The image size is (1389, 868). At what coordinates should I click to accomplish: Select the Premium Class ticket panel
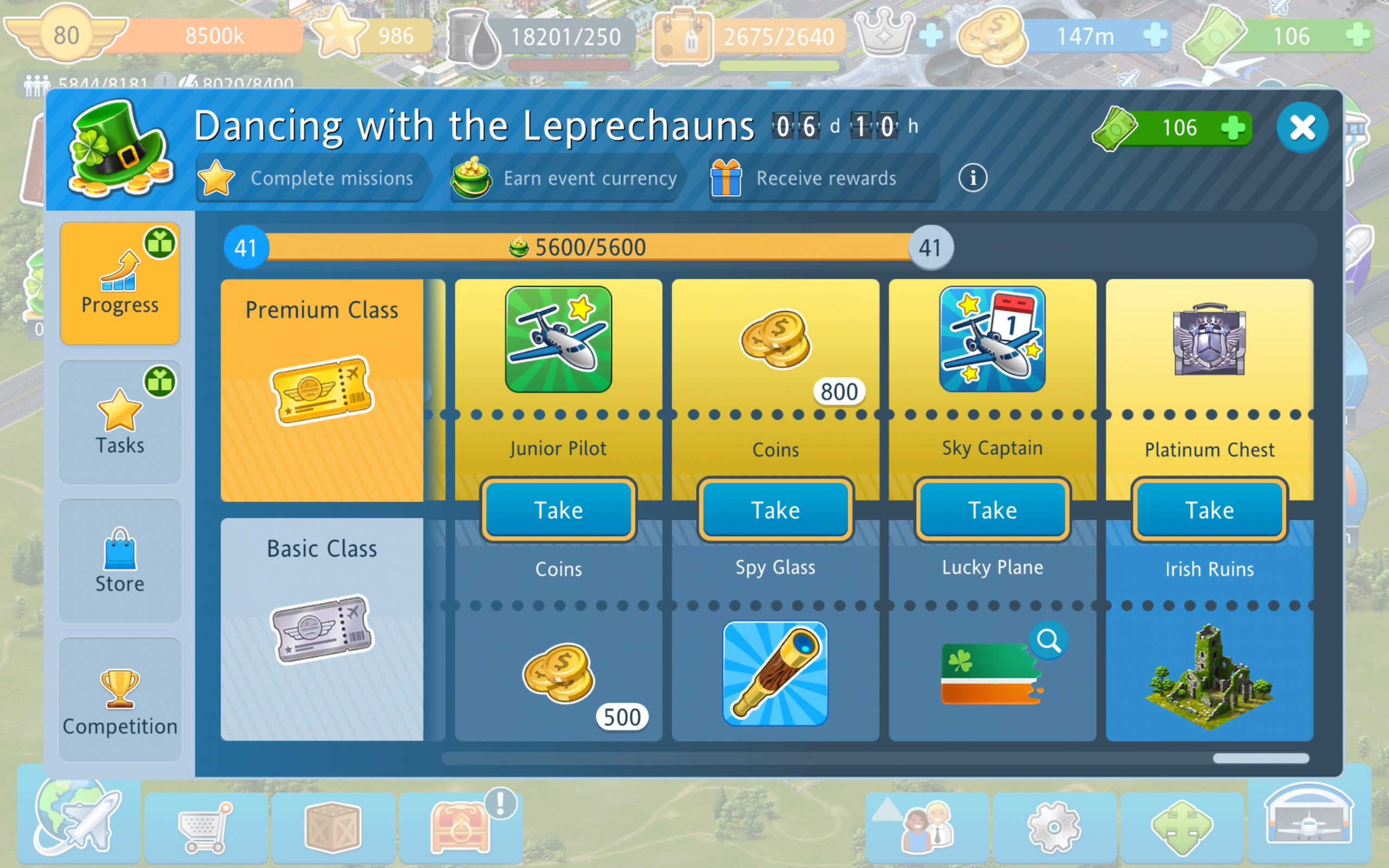point(322,391)
